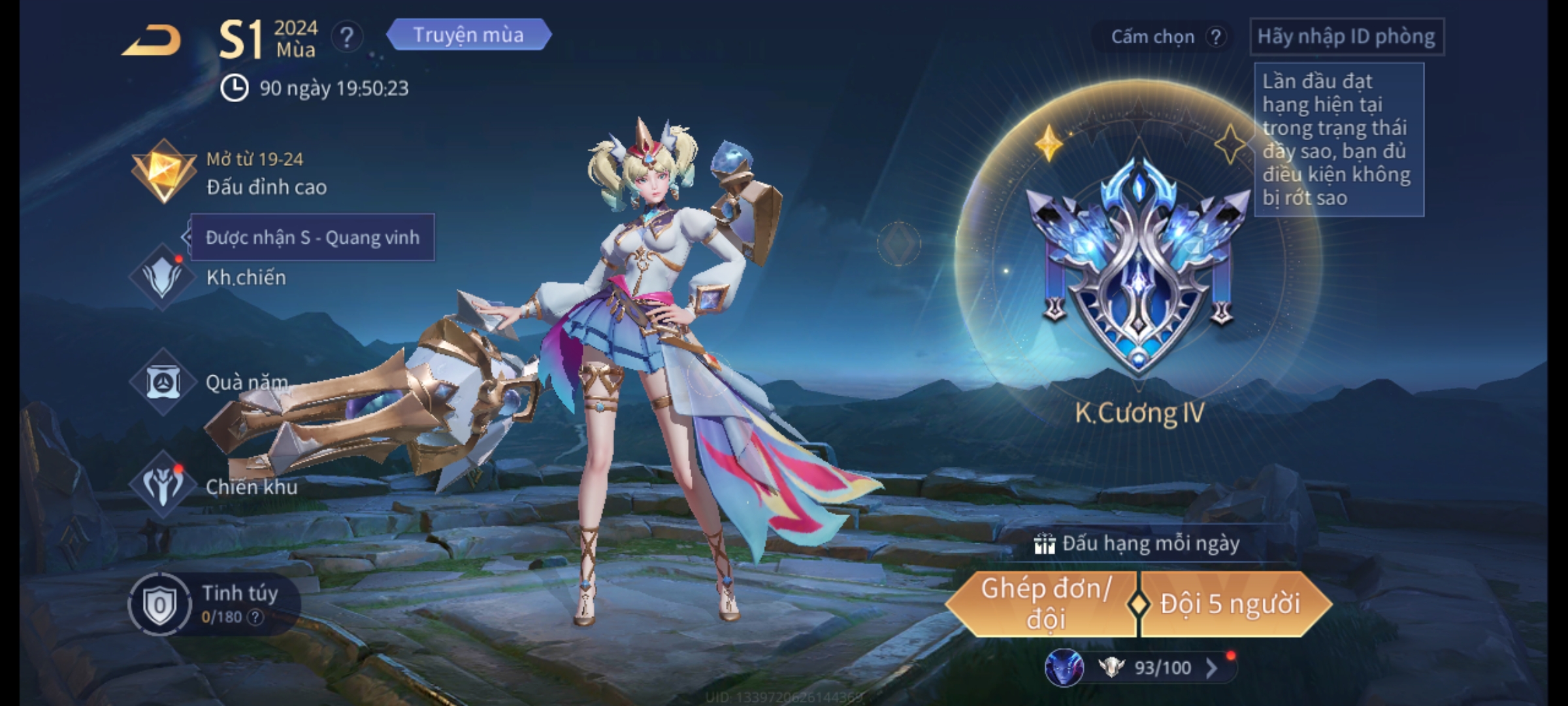Open the season info question mark
This screenshot has height=706, width=1568.
click(x=346, y=37)
